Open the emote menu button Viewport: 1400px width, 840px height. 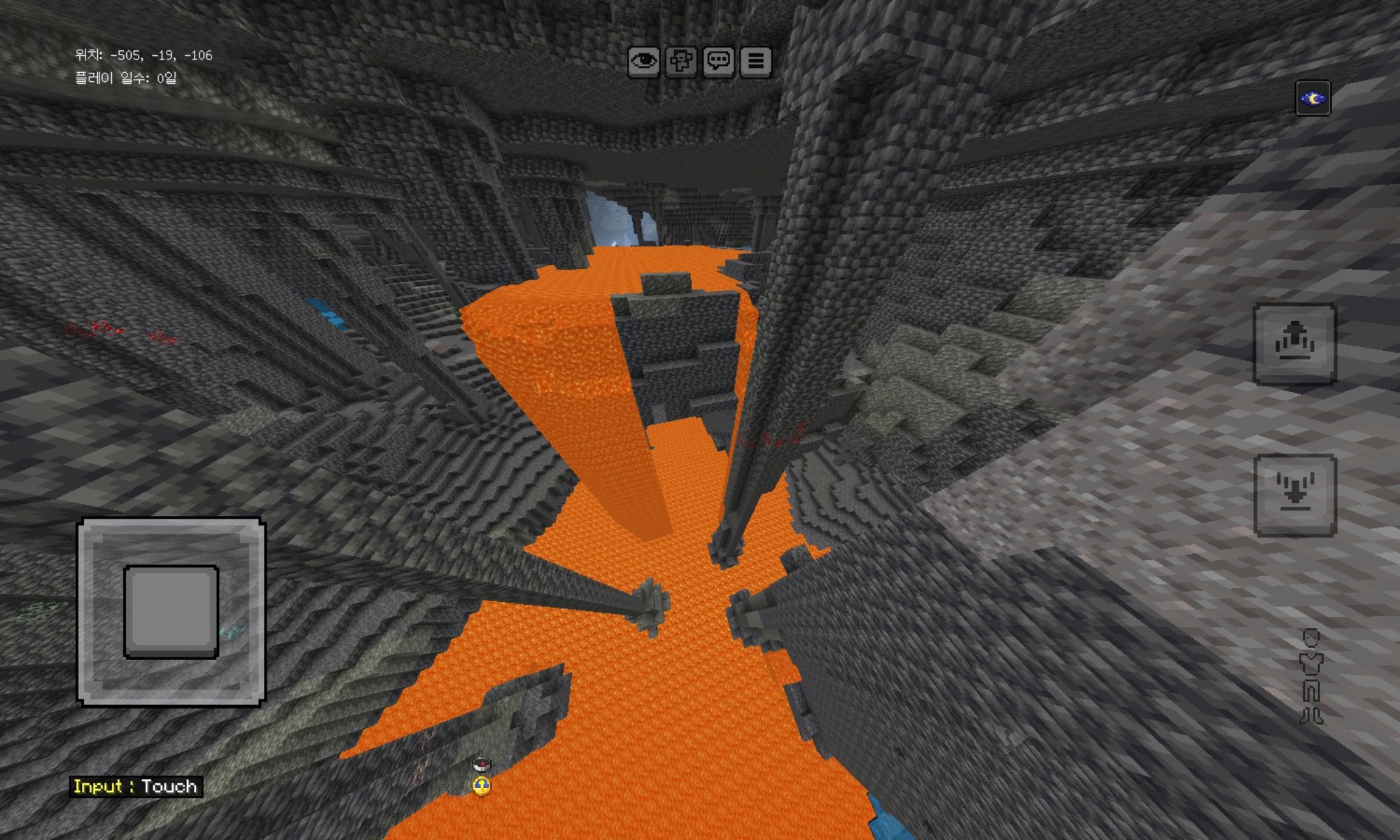point(682,62)
